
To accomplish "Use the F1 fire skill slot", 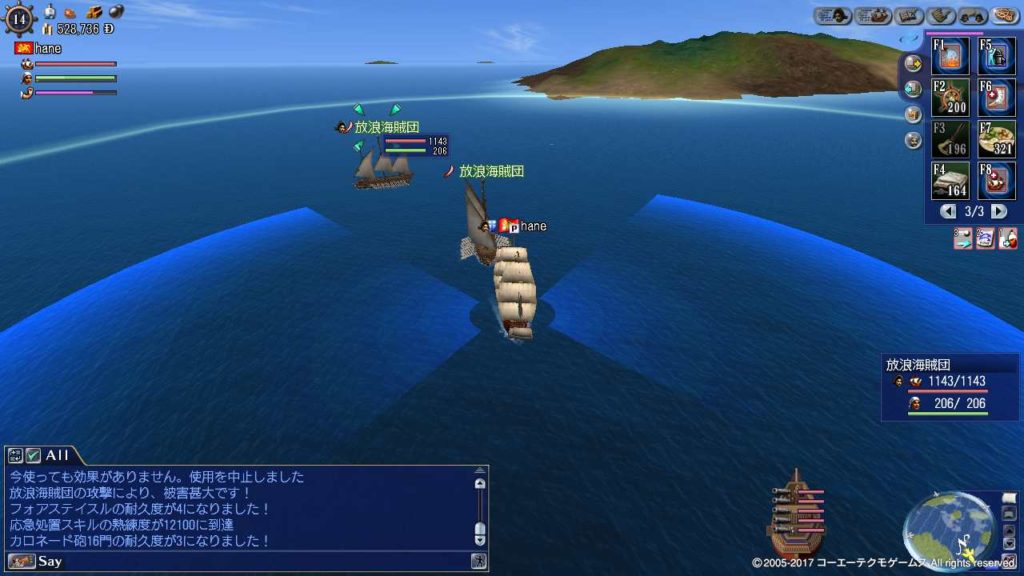I will click(951, 56).
